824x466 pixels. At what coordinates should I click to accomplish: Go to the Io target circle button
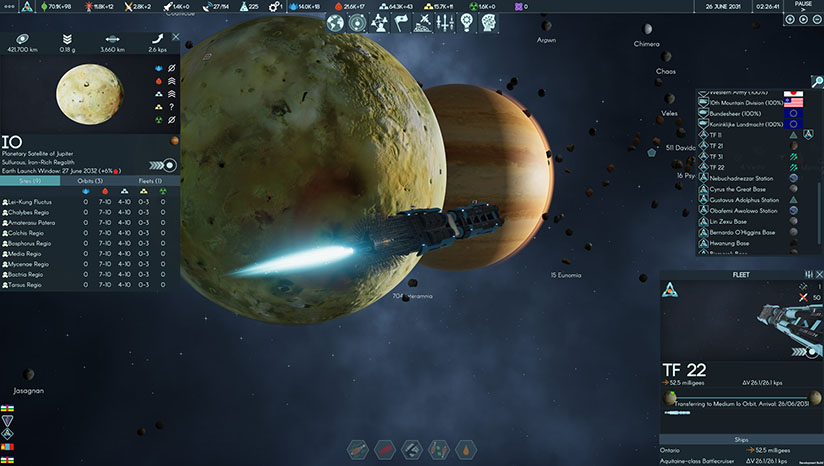pyautogui.click(x=171, y=165)
